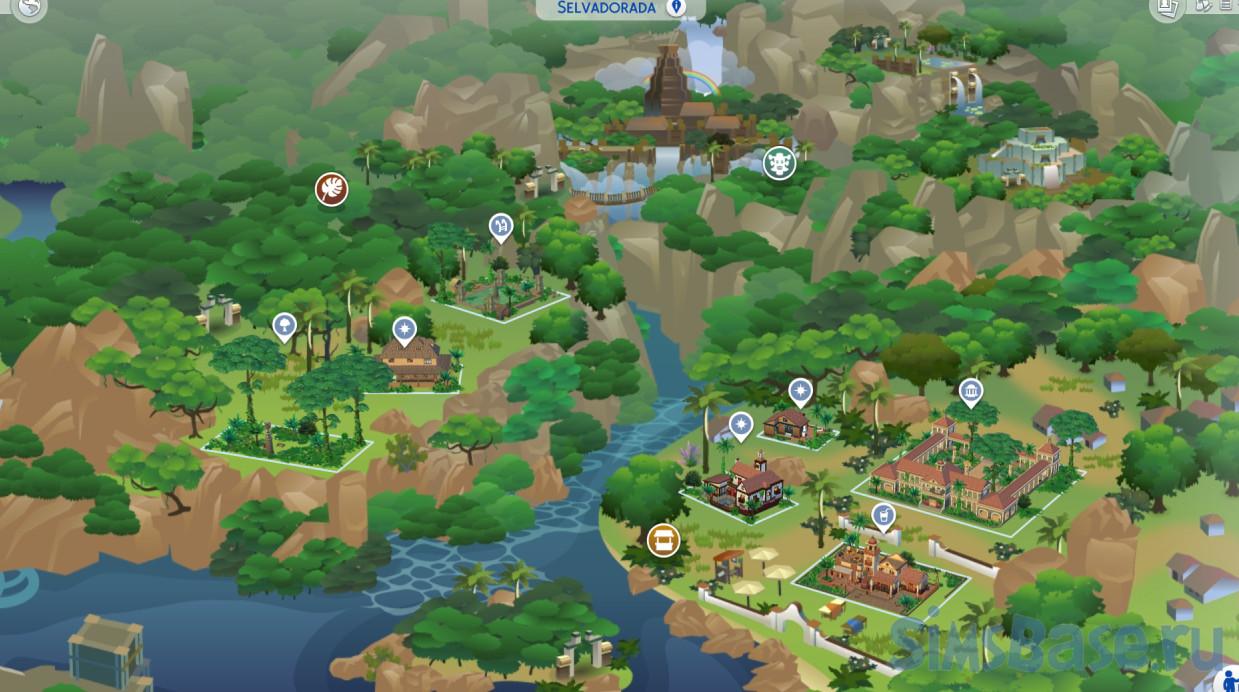This screenshot has width=1239, height=692.
Task: Select the drink cup bar pin
Action: click(882, 516)
